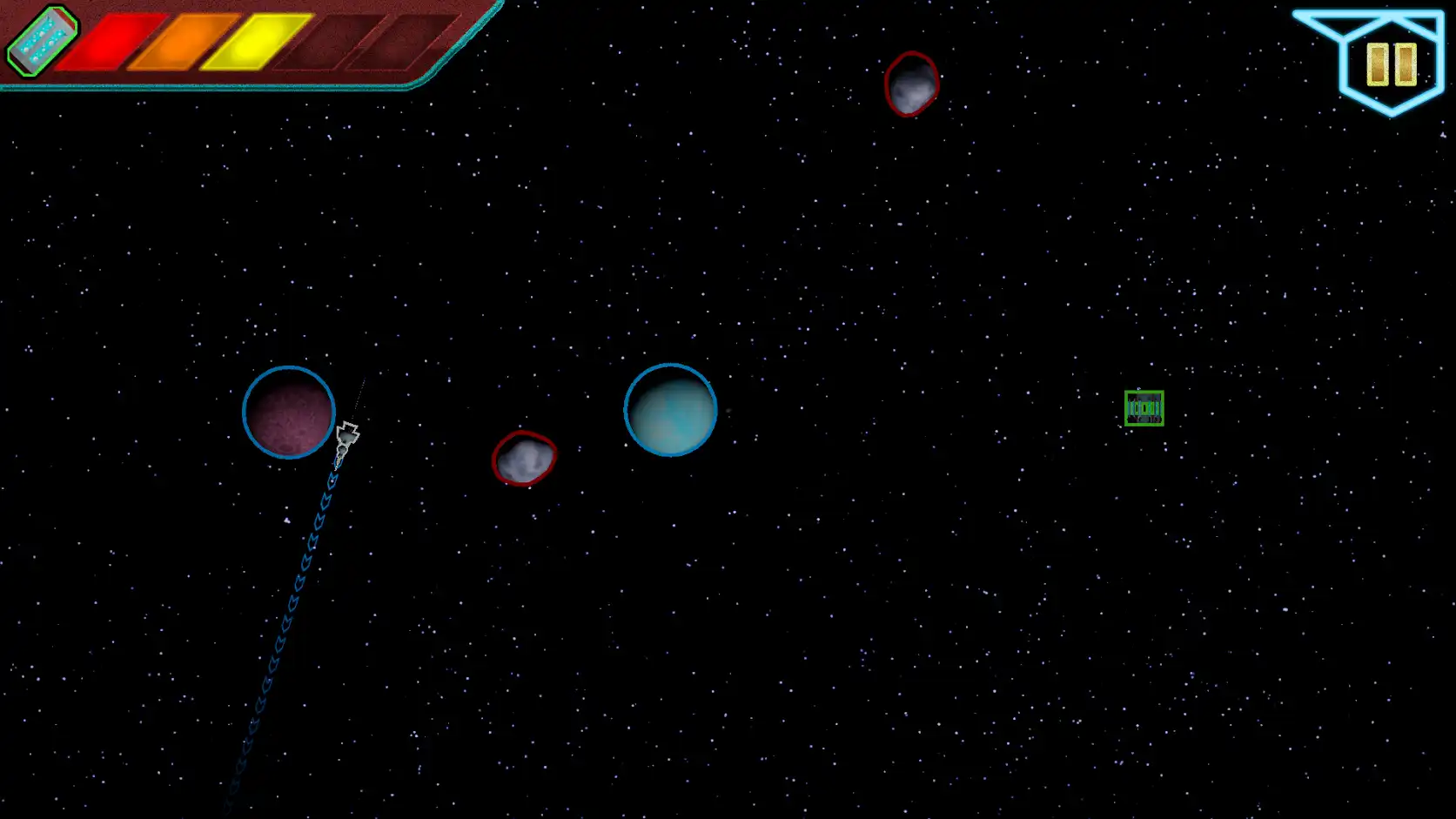
Task: Click the asteroid outlined in red near center
Action: point(525,457)
